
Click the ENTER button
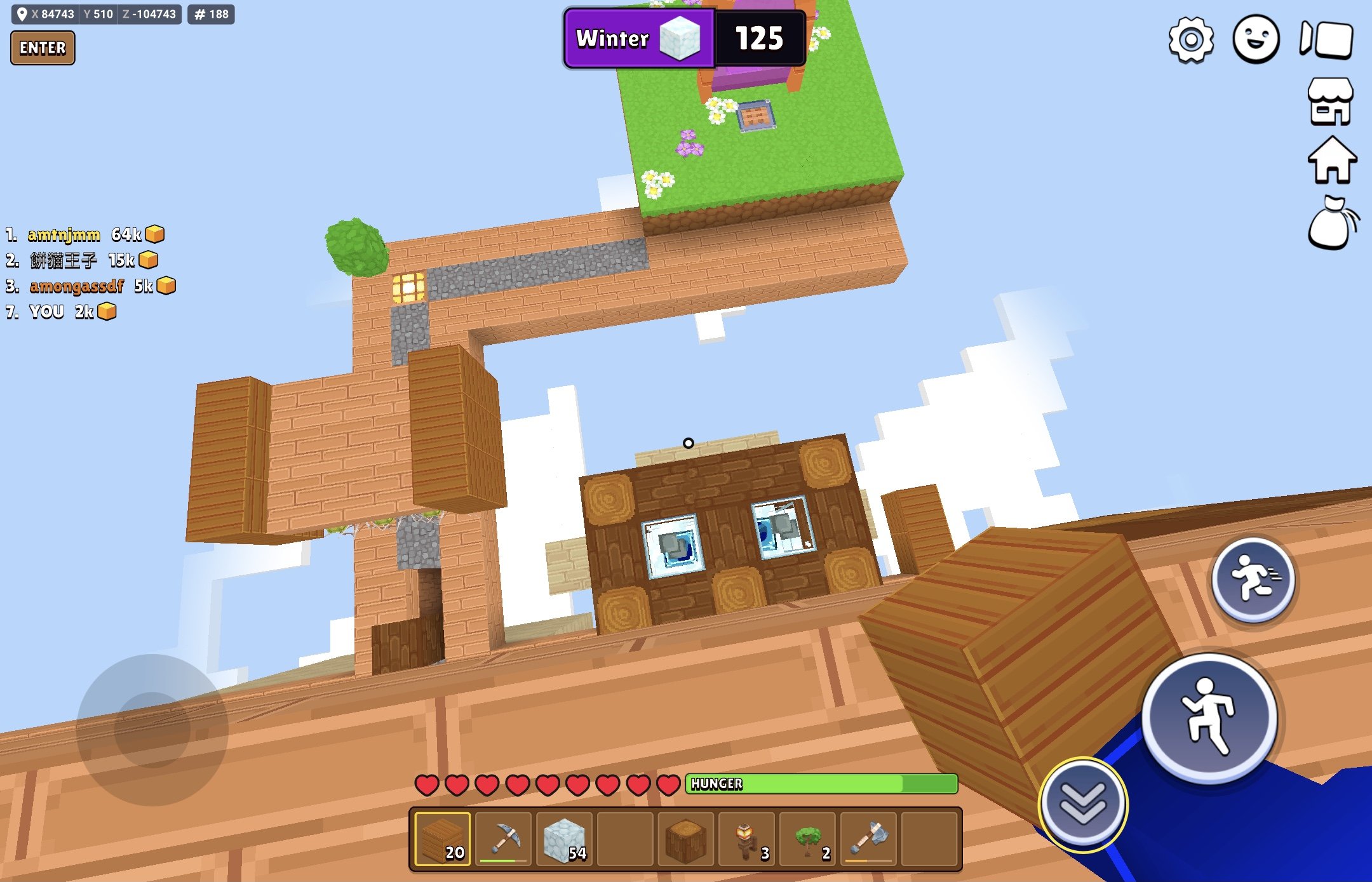(x=43, y=48)
